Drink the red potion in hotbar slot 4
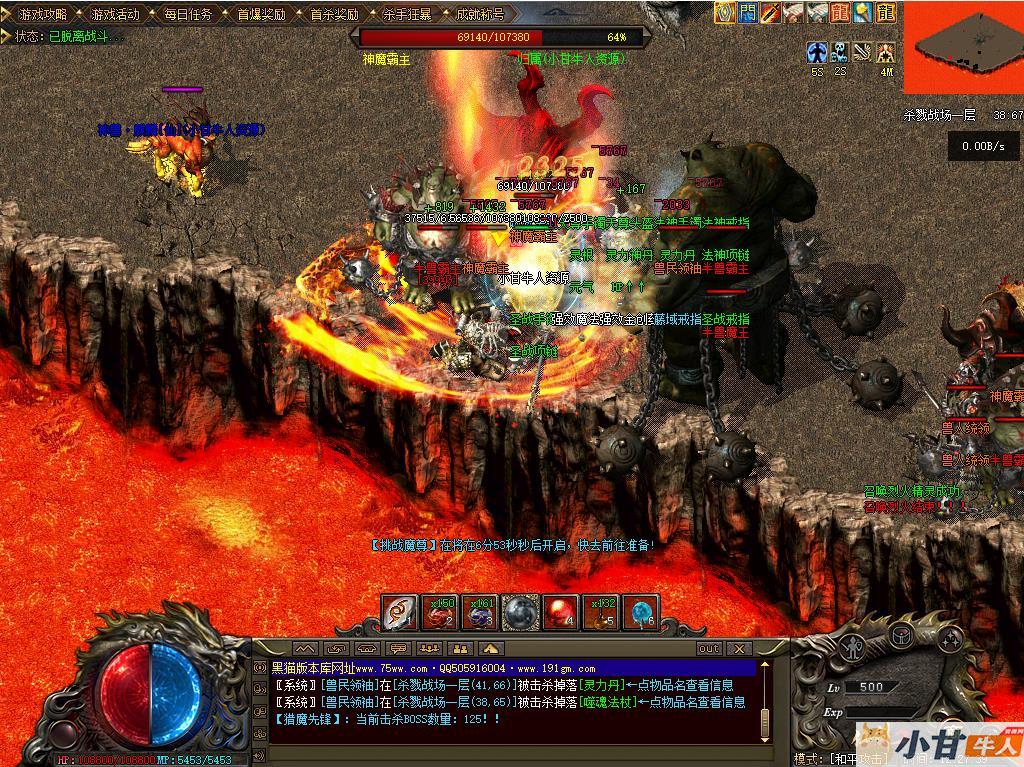Viewport: 1024px width, 767px height. pyautogui.click(x=560, y=612)
